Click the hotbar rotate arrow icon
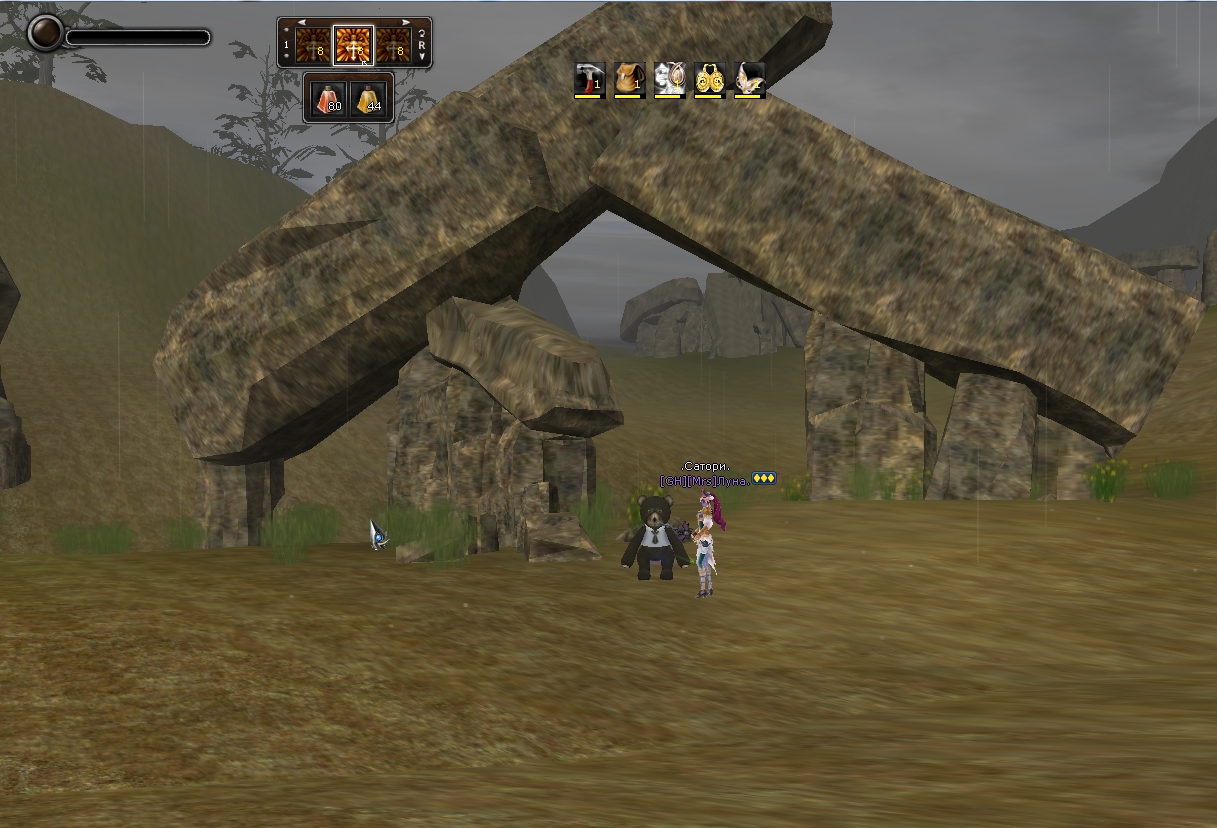This screenshot has width=1217, height=828. click(422, 34)
